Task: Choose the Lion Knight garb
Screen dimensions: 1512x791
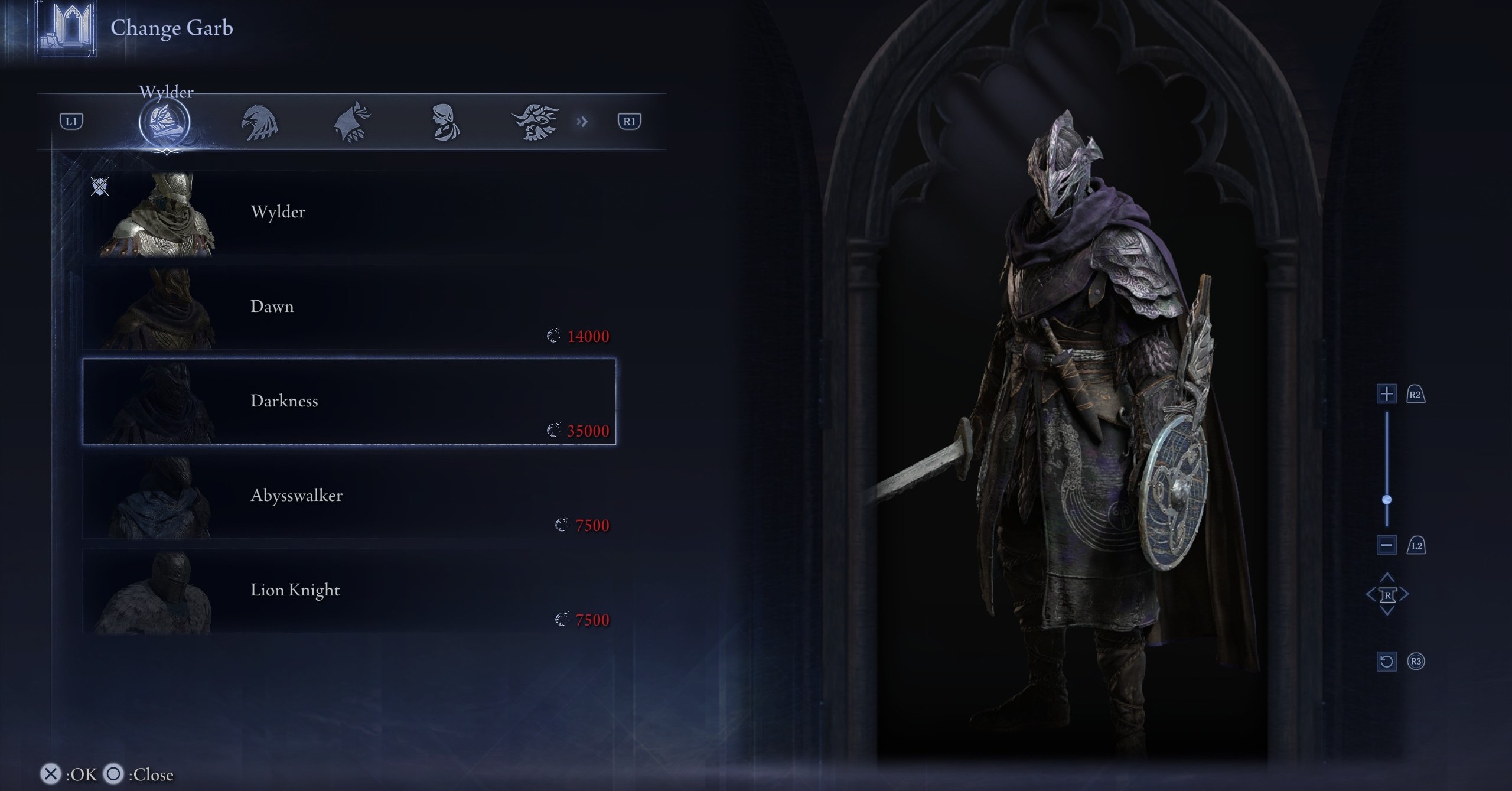Action: tap(348, 591)
